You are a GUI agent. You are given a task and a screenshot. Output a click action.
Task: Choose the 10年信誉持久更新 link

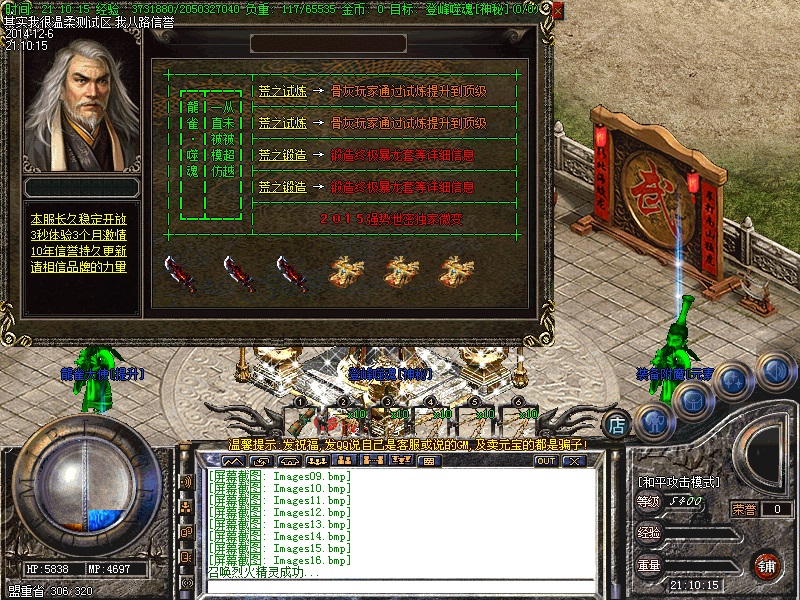(79, 251)
